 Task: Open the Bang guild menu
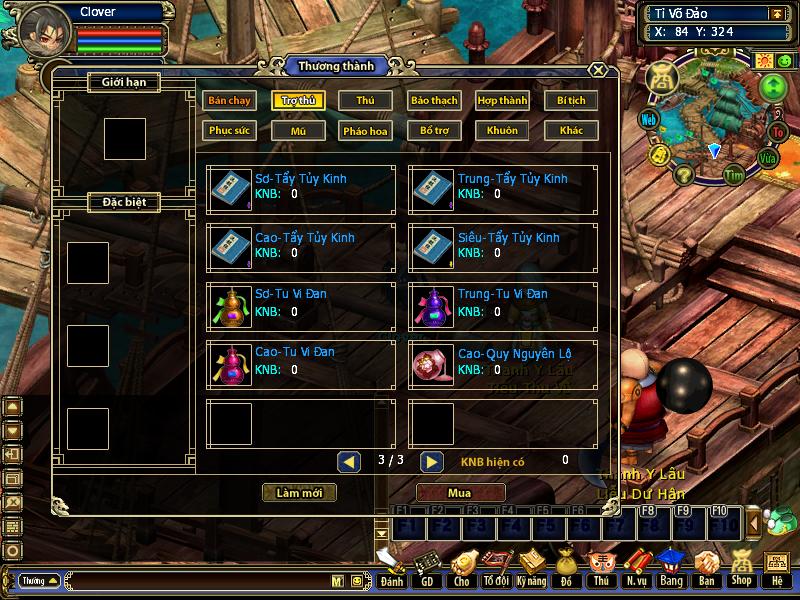pos(671,567)
